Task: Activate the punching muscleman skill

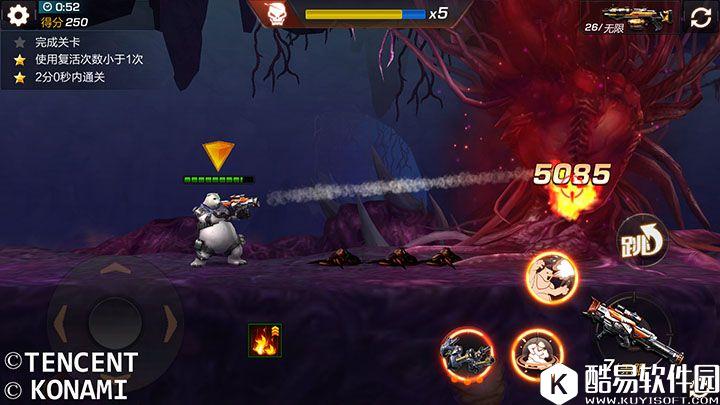Action: [553, 275]
